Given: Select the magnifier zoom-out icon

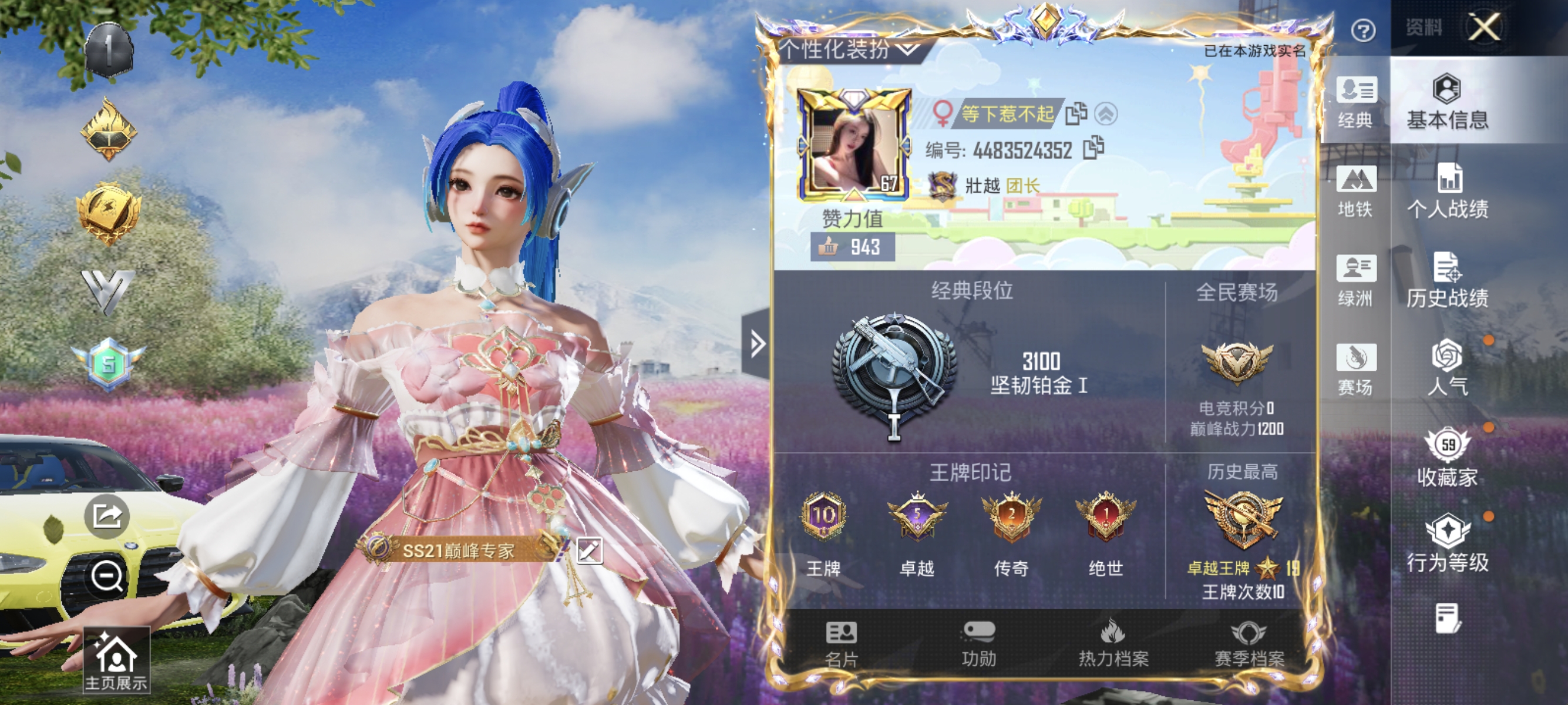Looking at the screenshot, I should click(106, 575).
